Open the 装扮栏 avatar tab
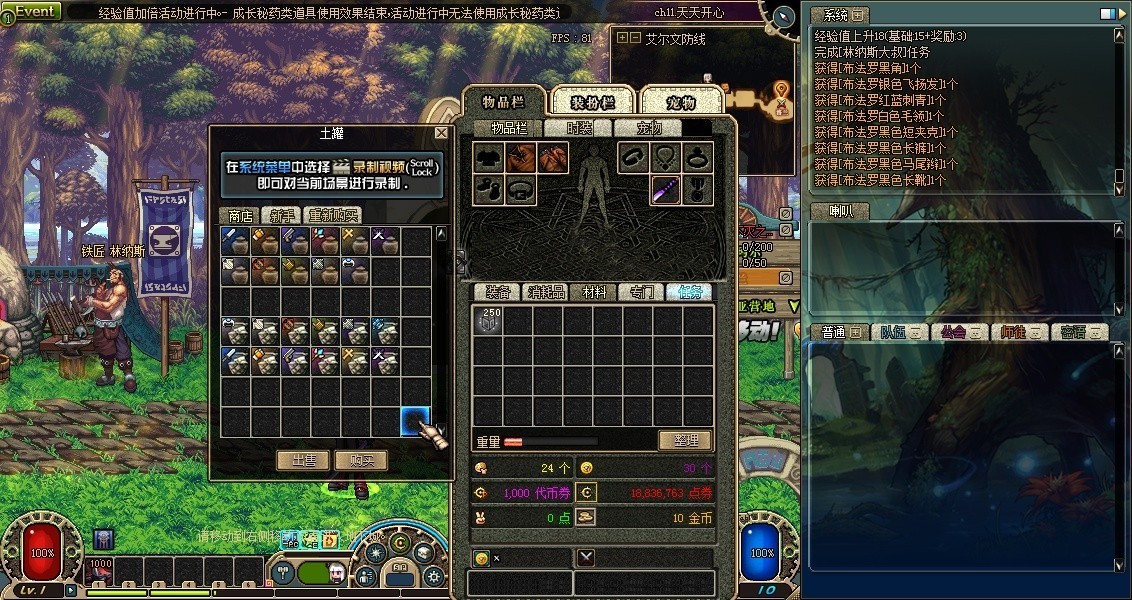This screenshot has height=600, width=1132. click(592, 102)
